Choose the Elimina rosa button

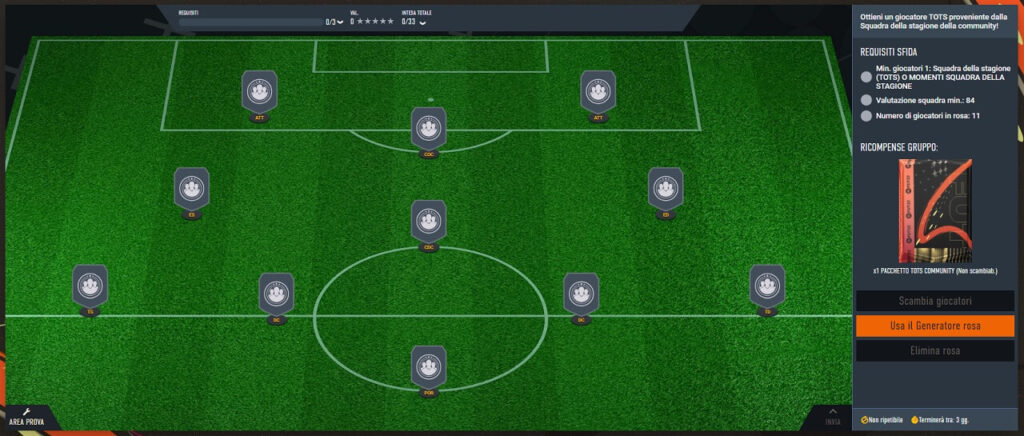pos(935,351)
